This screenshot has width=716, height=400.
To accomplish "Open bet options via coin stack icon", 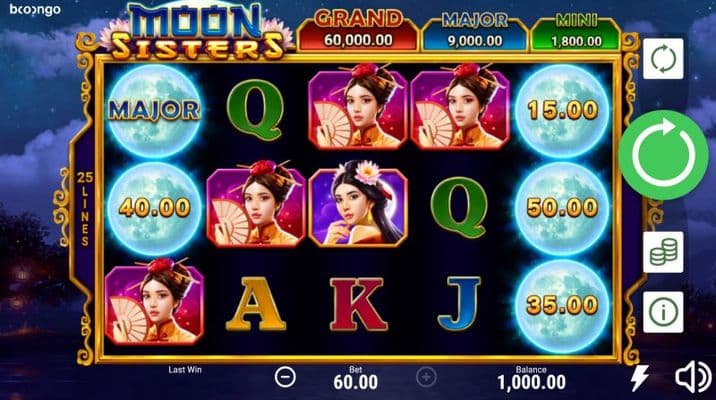I will [663, 252].
